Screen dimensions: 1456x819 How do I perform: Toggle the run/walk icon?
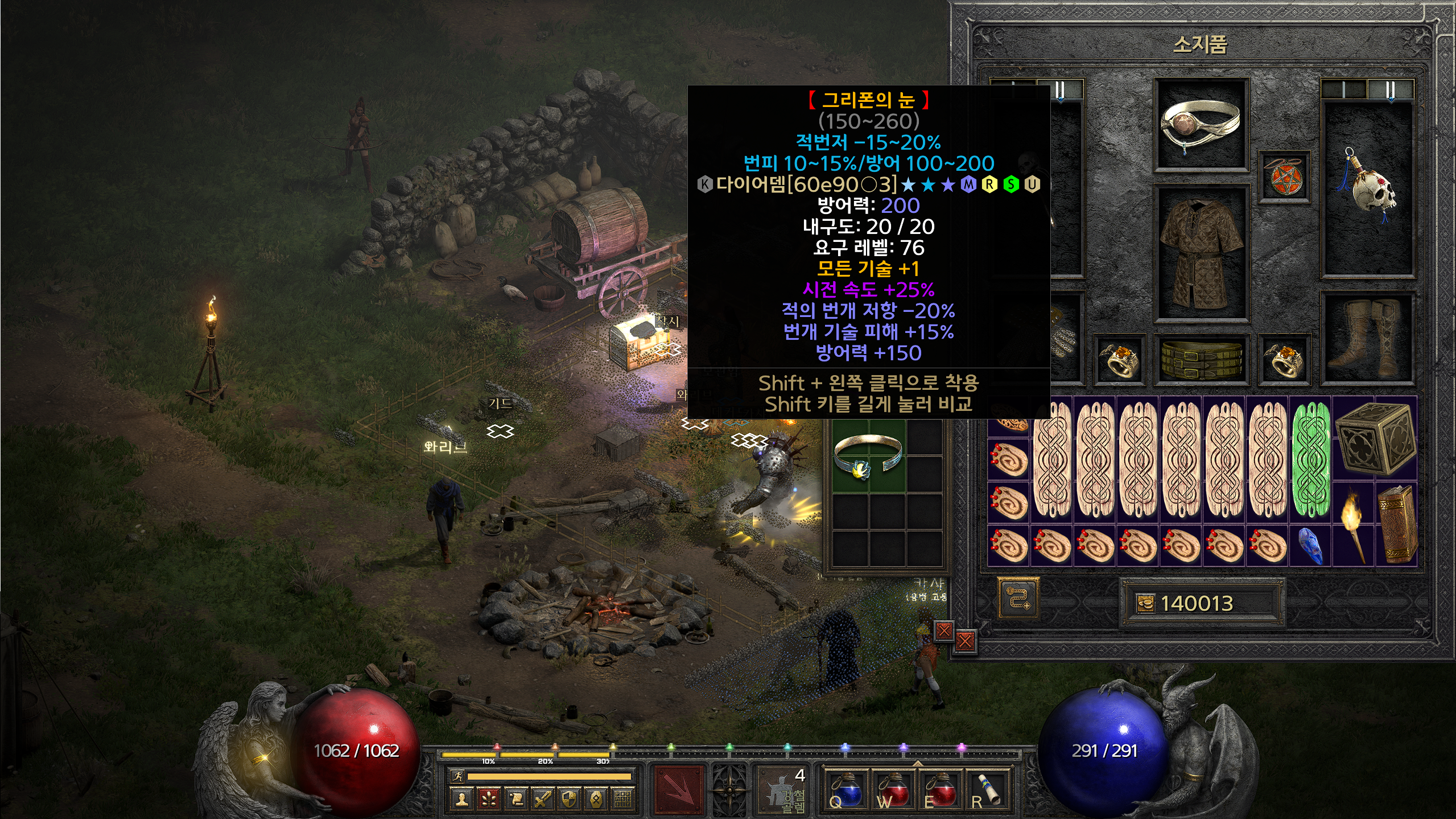457,776
